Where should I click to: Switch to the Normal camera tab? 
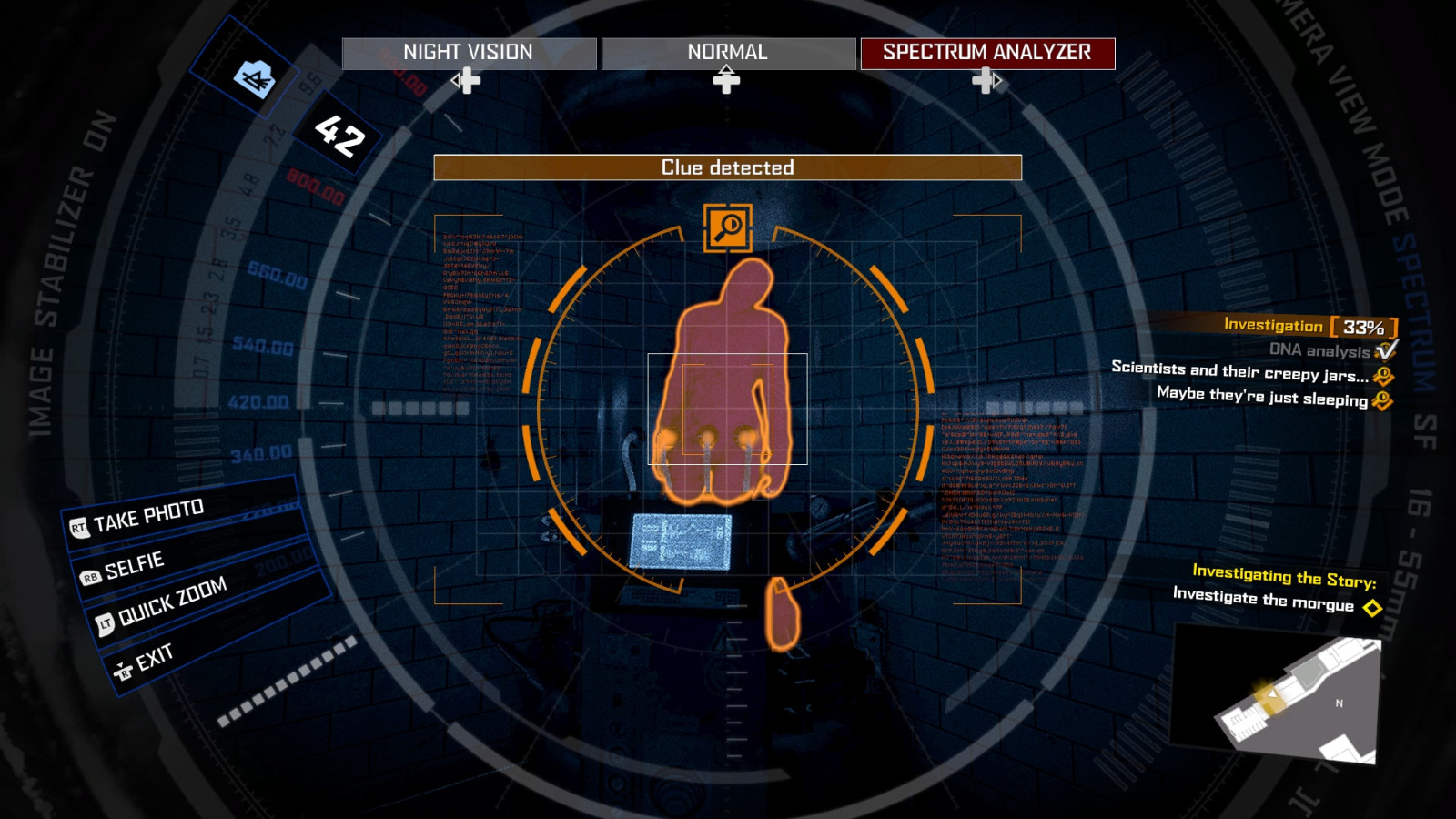coord(726,53)
